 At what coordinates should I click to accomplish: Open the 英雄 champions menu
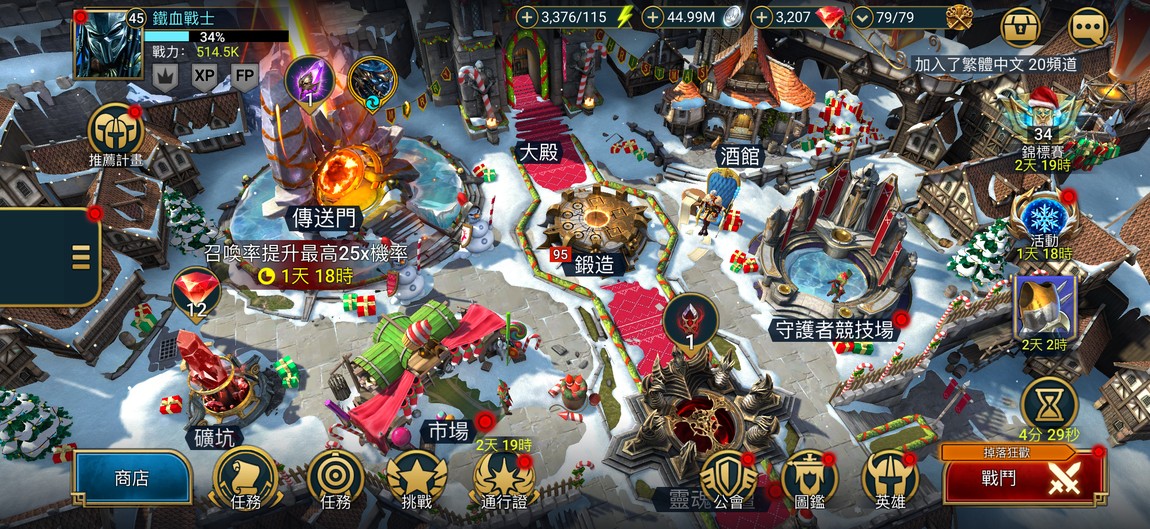pyautogui.click(x=890, y=478)
